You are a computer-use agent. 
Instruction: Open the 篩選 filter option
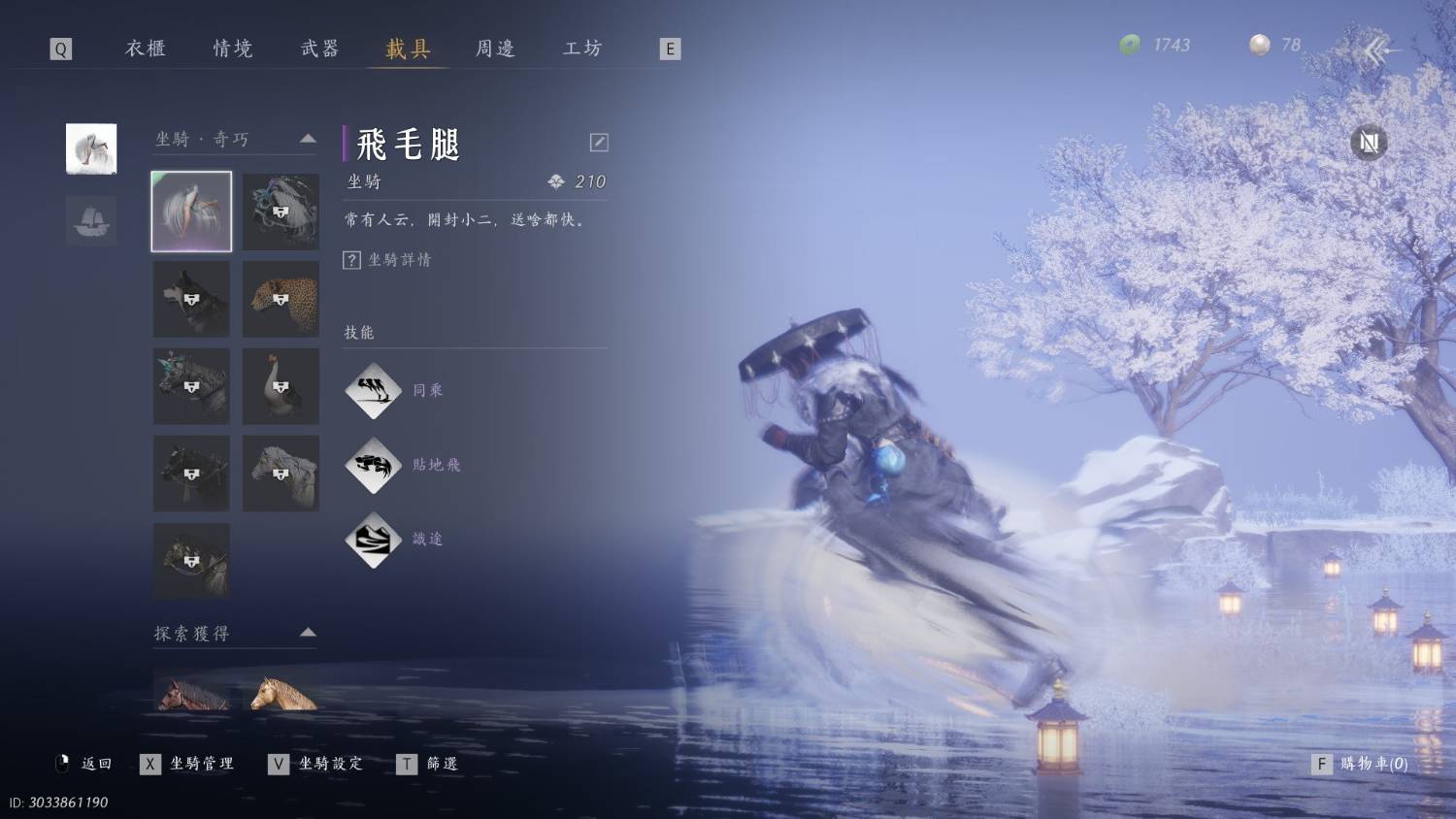click(x=429, y=764)
